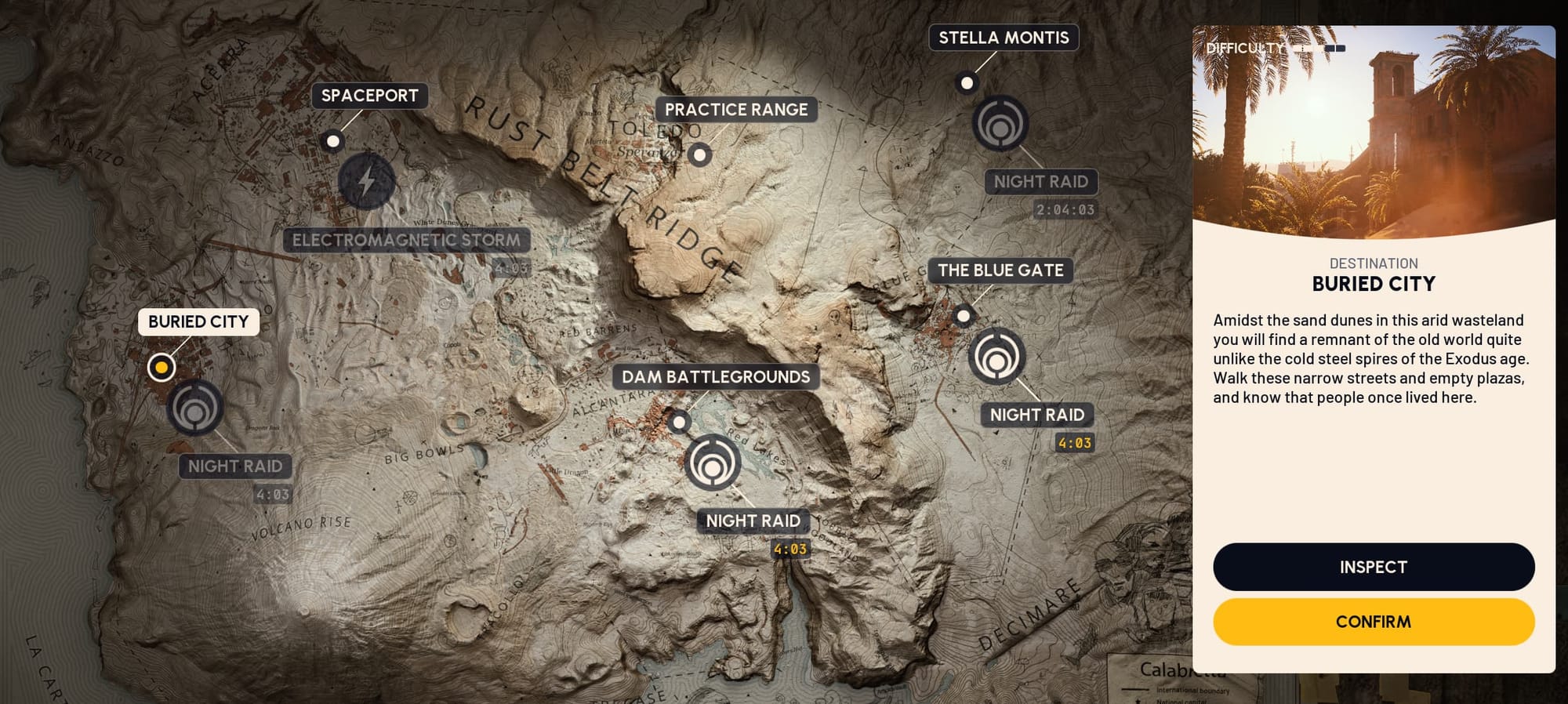This screenshot has width=1568, height=704.
Task: Select the Dam Battlegrounds label
Action: (x=715, y=377)
